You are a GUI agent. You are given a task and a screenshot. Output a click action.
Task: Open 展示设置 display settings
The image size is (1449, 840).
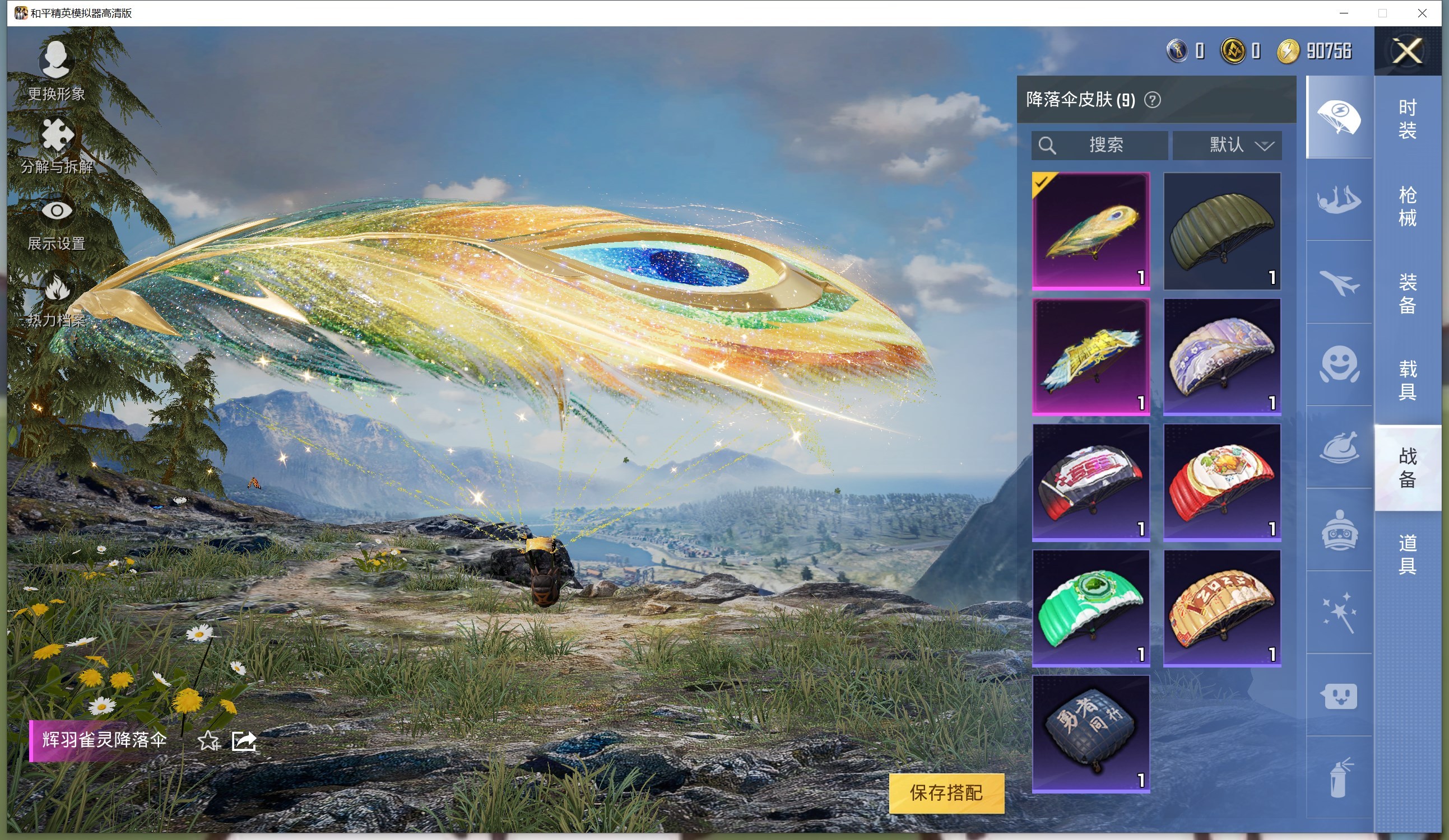click(x=57, y=224)
